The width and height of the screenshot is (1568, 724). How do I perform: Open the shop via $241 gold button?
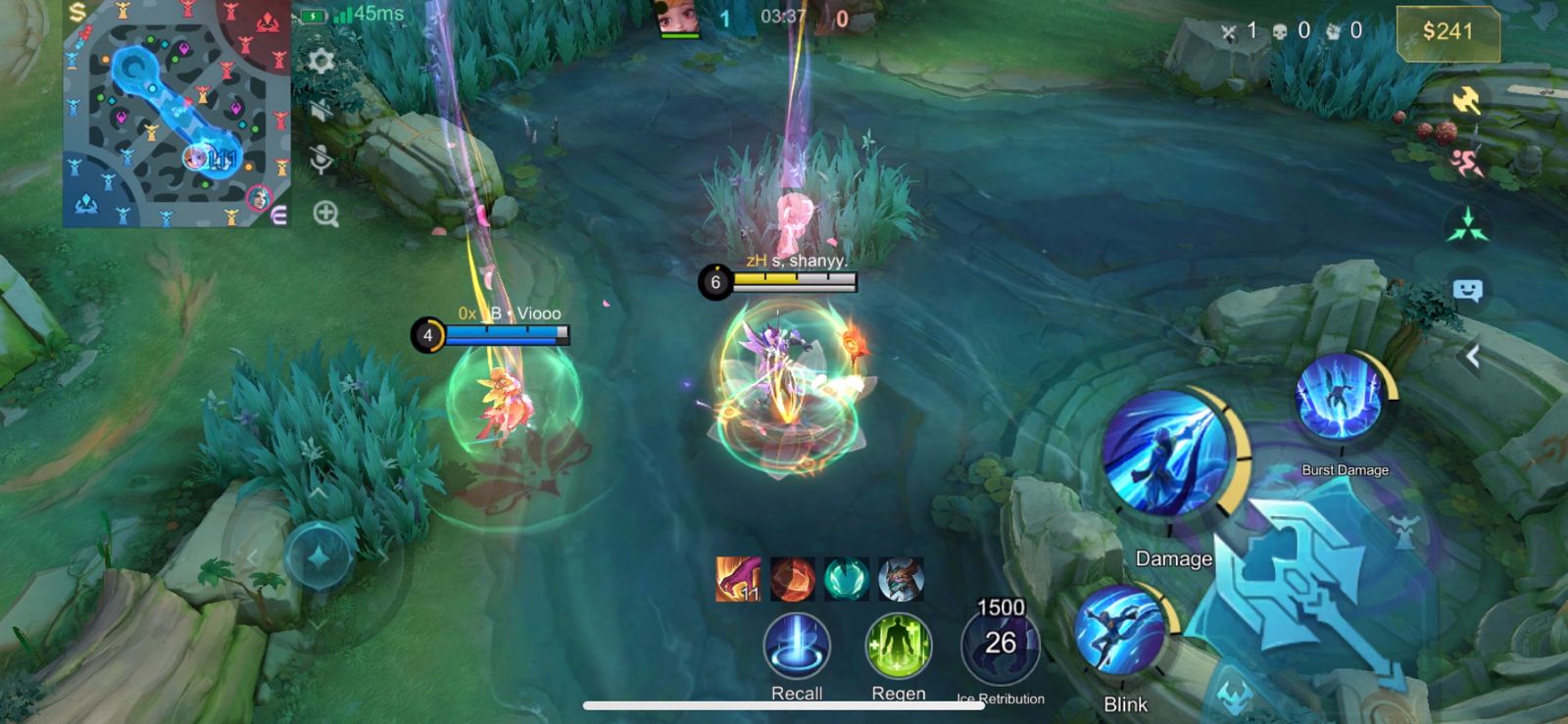pos(1447,32)
